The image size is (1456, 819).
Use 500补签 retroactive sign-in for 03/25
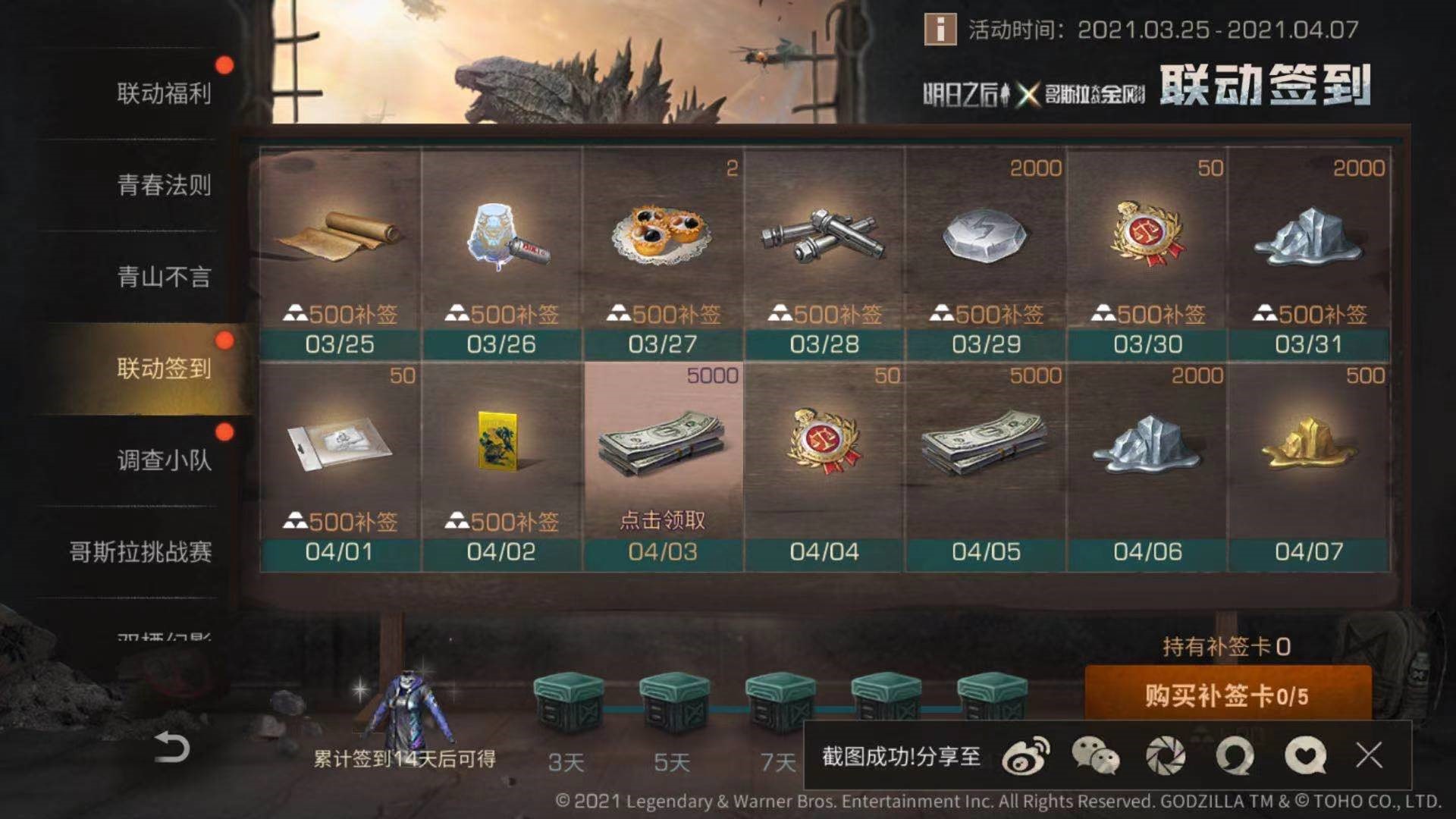coord(340,311)
